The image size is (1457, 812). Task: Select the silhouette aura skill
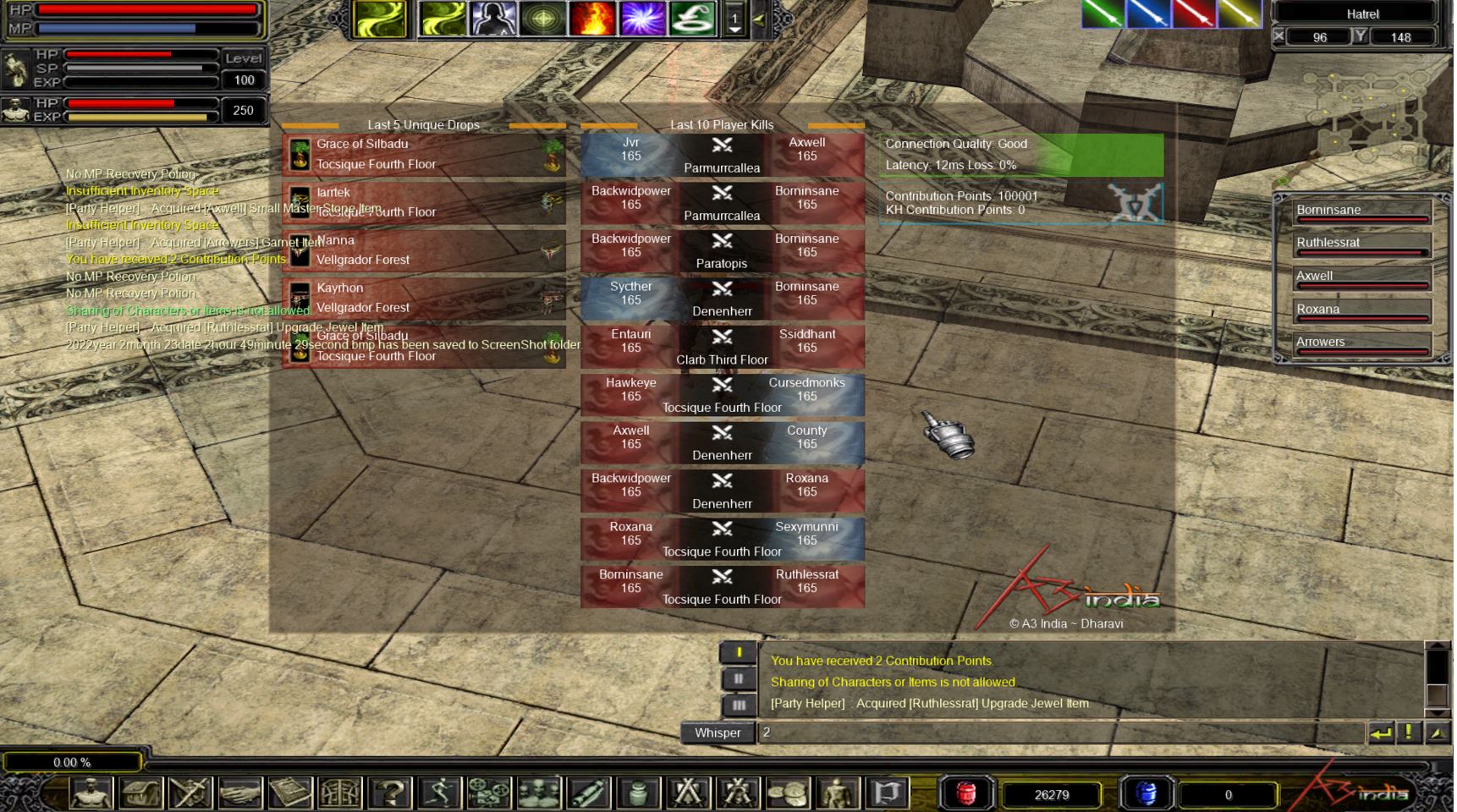492,19
